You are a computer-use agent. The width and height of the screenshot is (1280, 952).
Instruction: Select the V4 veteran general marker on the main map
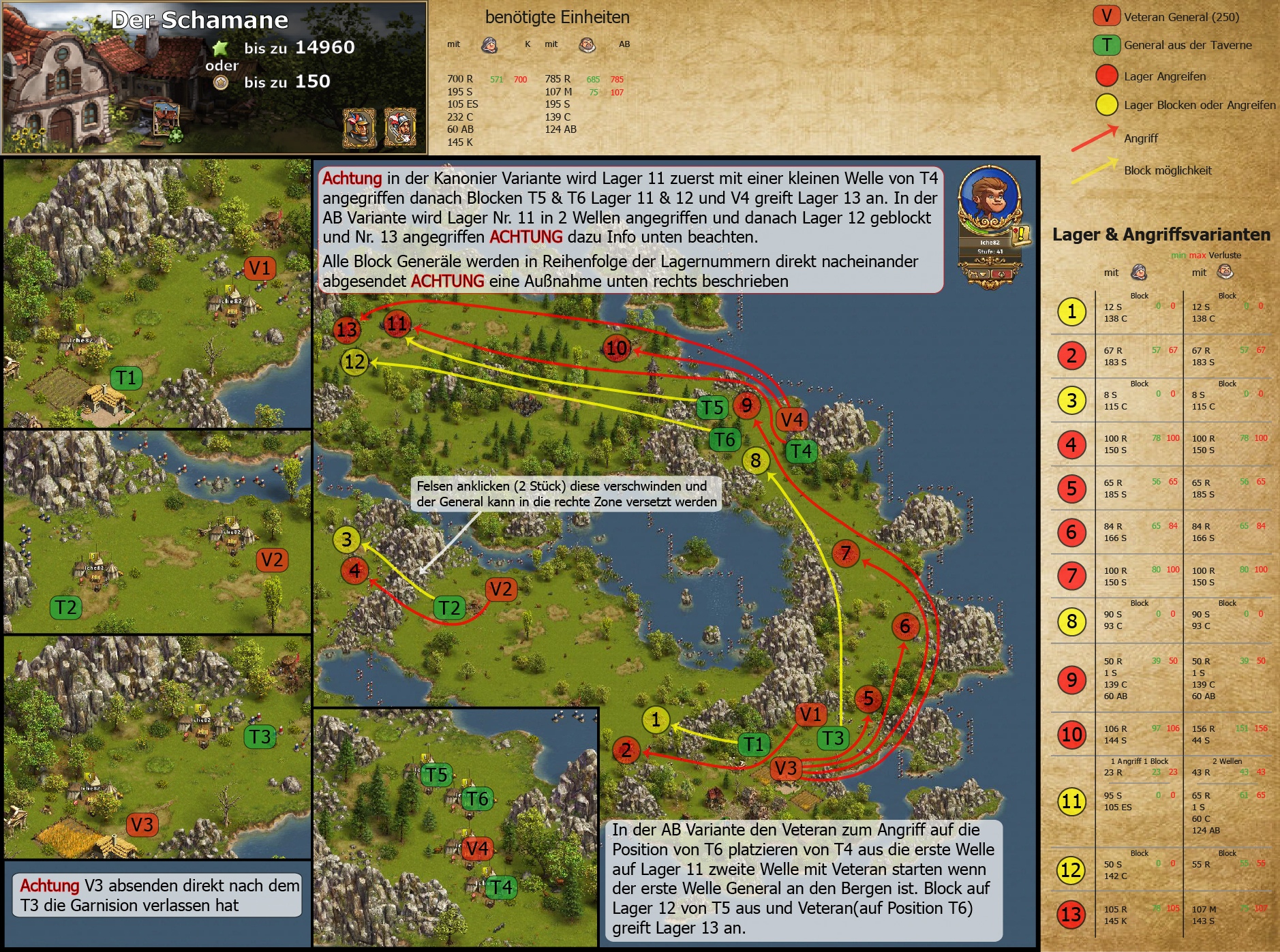pyautogui.click(x=792, y=419)
